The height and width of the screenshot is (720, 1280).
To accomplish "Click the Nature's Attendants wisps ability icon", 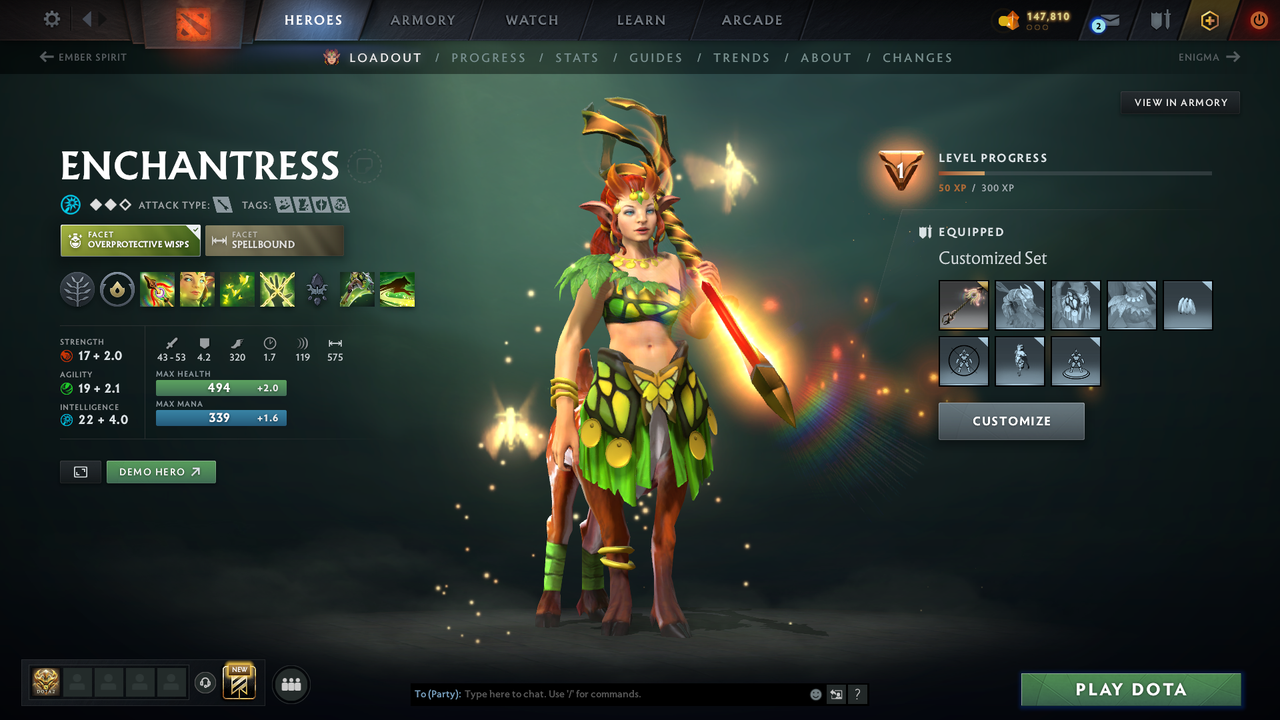I will [237, 289].
